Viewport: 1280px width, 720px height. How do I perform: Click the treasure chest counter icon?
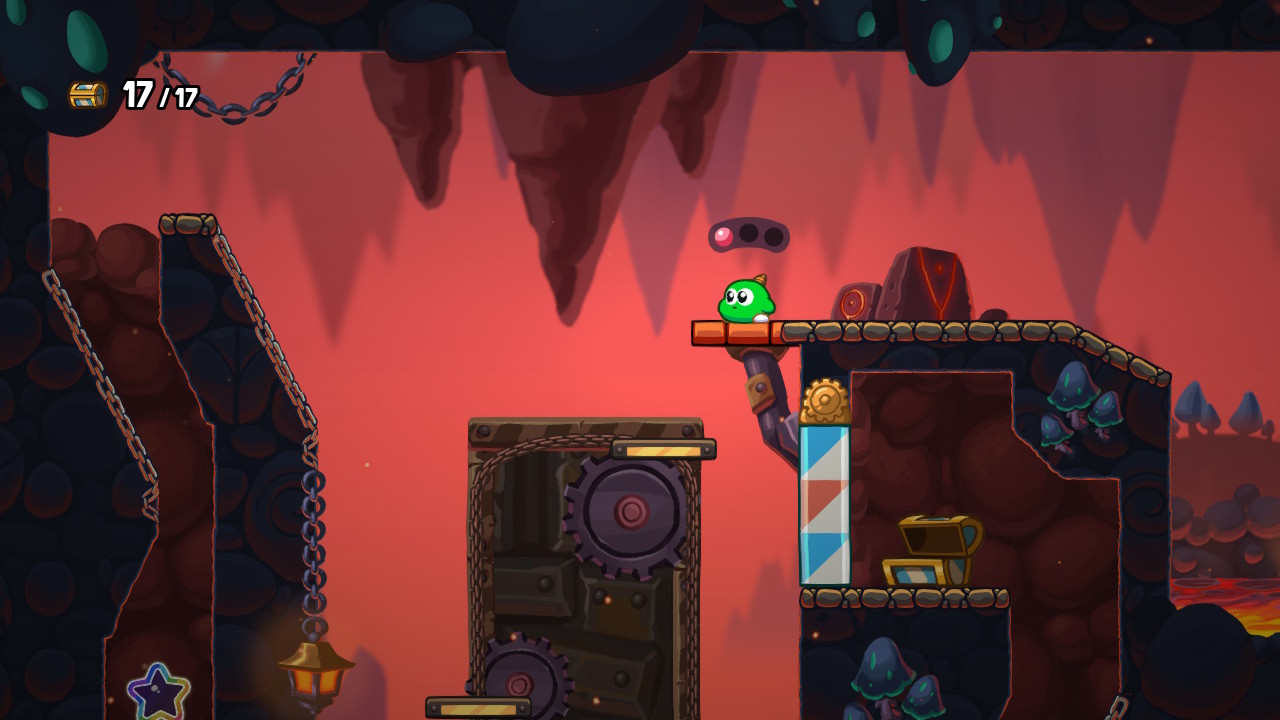[88, 95]
